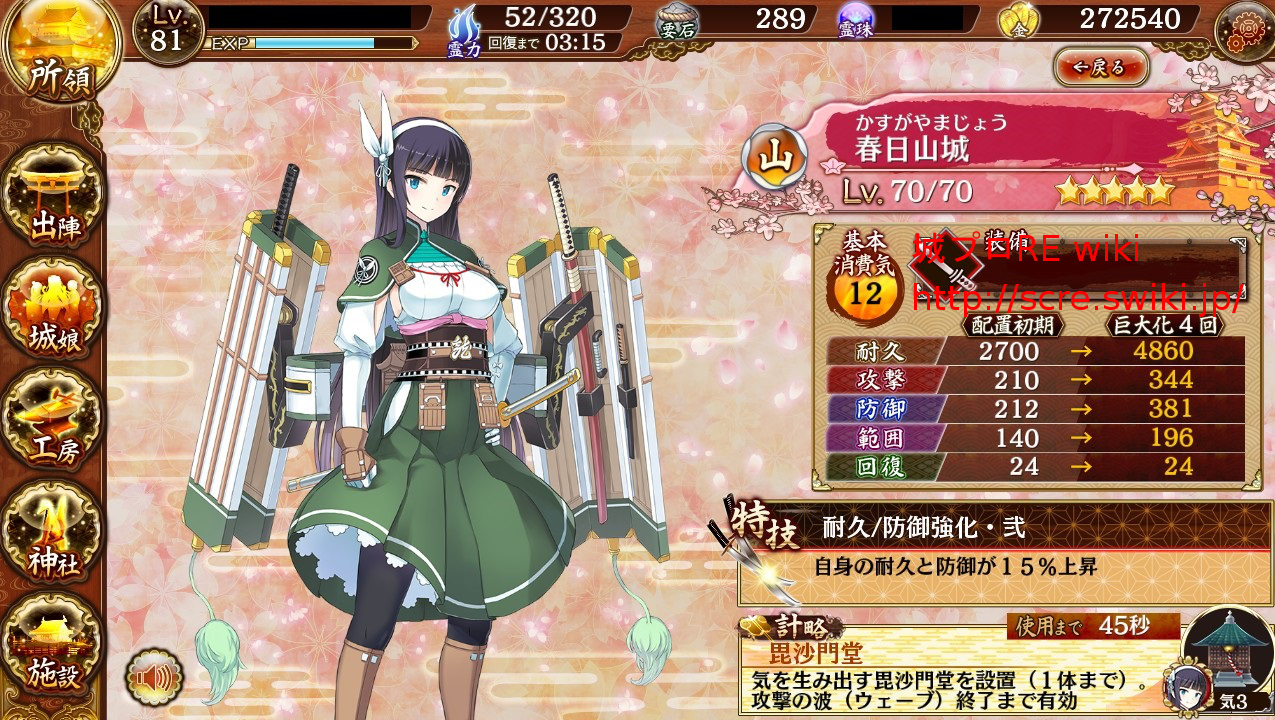The width and height of the screenshot is (1275, 720).
Task: Enter the 工房 workshop
Action: coord(55,425)
